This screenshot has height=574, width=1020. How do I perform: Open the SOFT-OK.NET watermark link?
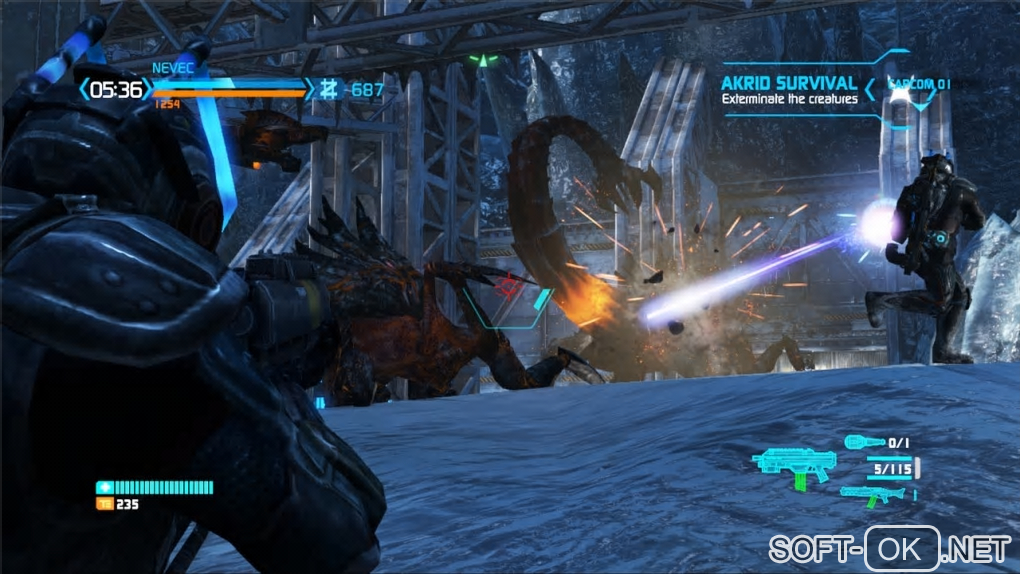[889, 548]
